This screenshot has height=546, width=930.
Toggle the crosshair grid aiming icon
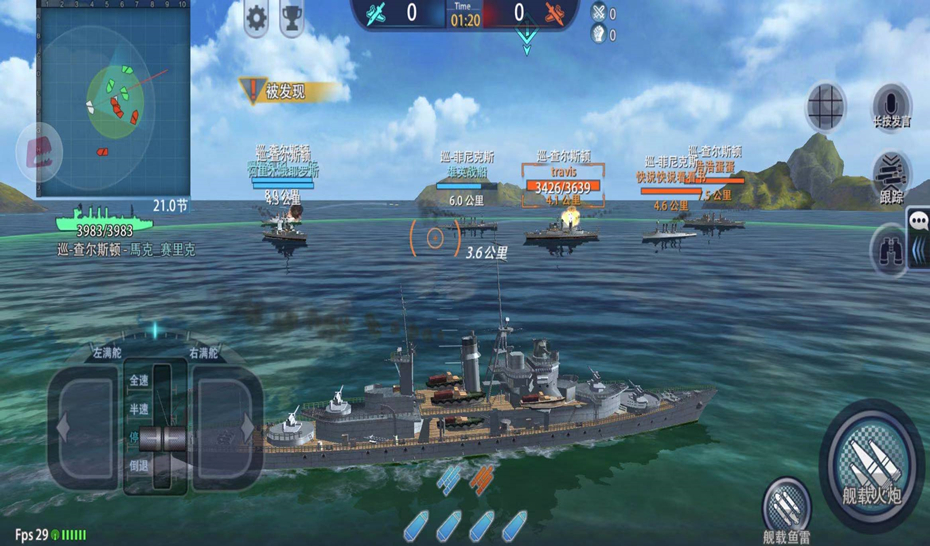pos(825,104)
